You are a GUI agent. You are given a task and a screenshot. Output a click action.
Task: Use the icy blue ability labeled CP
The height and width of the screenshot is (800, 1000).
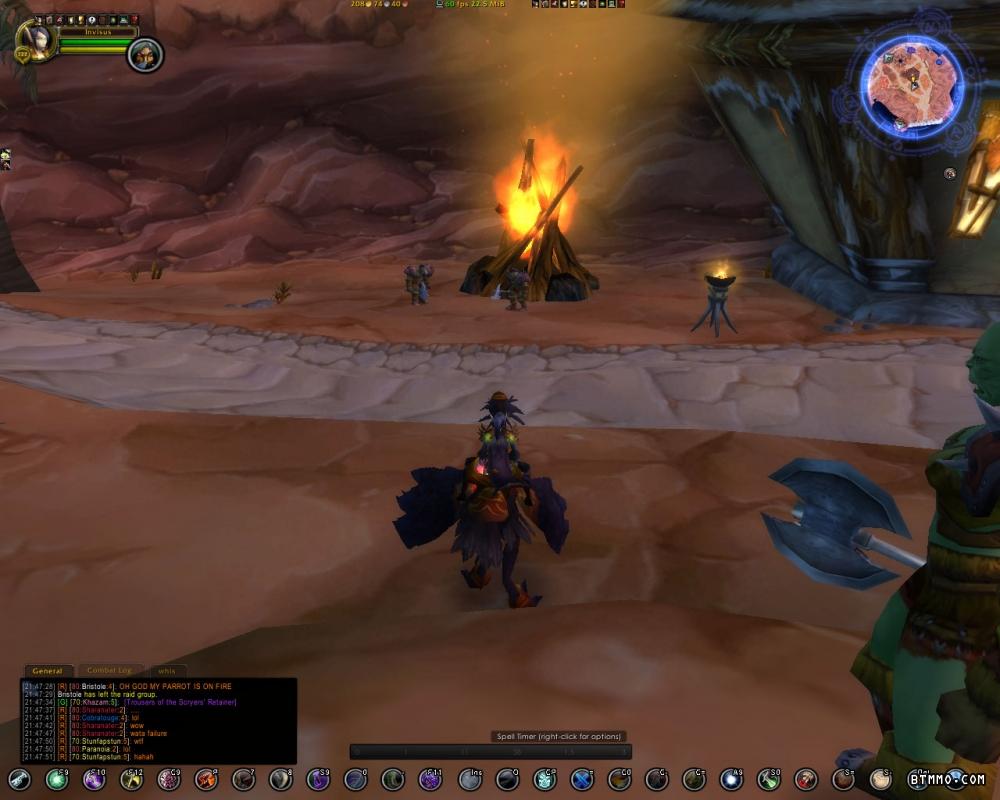click(544, 779)
